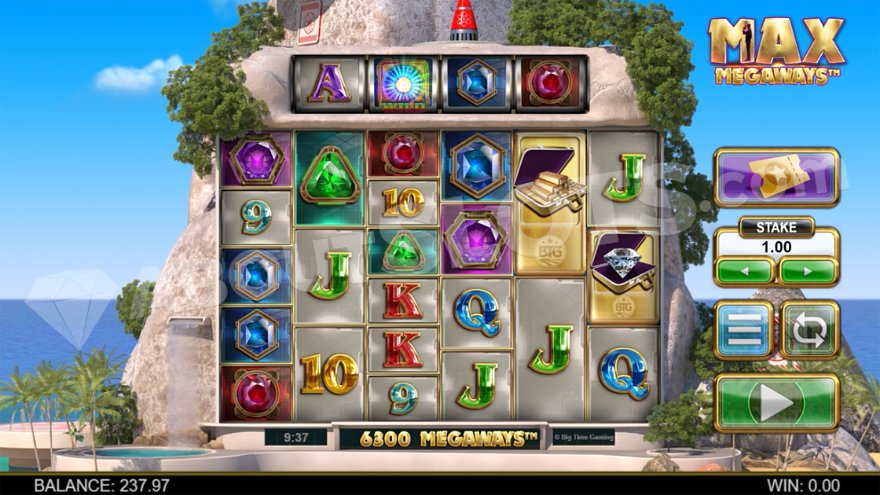The image size is (880, 495).
Task: Spin the reels with the green play button
Action: [776, 402]
